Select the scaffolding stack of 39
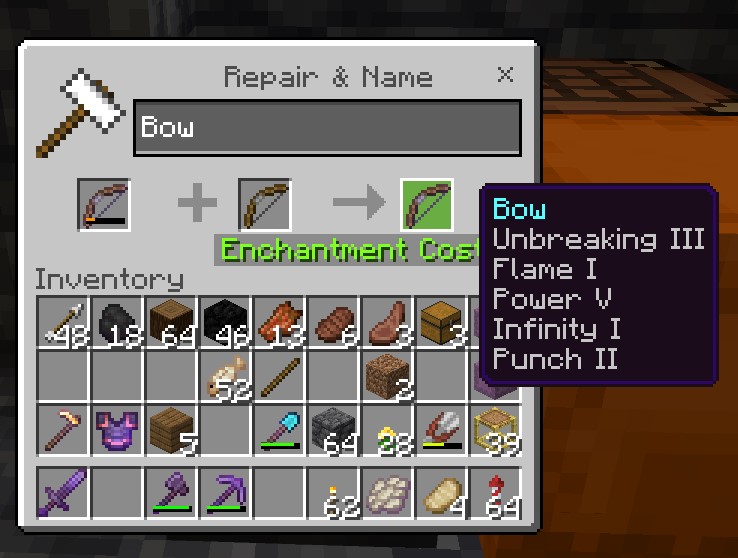 click(495, 431)
